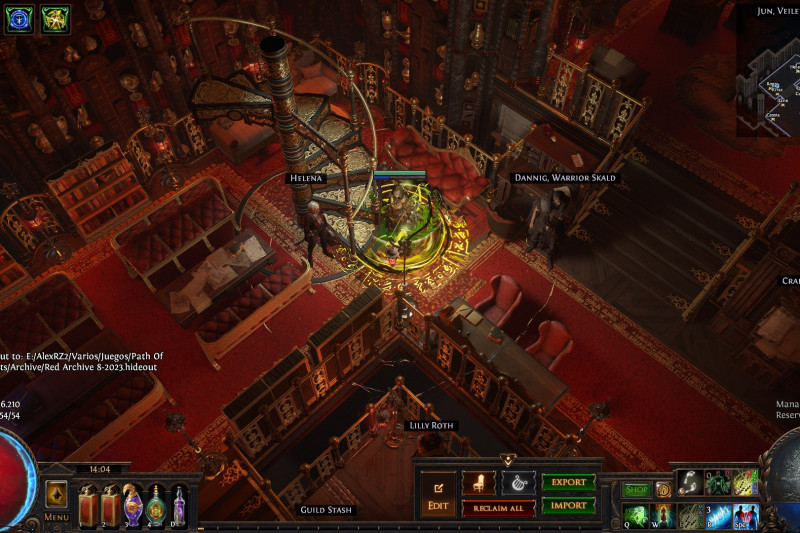Use the green round flask in slot 4

click(156, 504)
